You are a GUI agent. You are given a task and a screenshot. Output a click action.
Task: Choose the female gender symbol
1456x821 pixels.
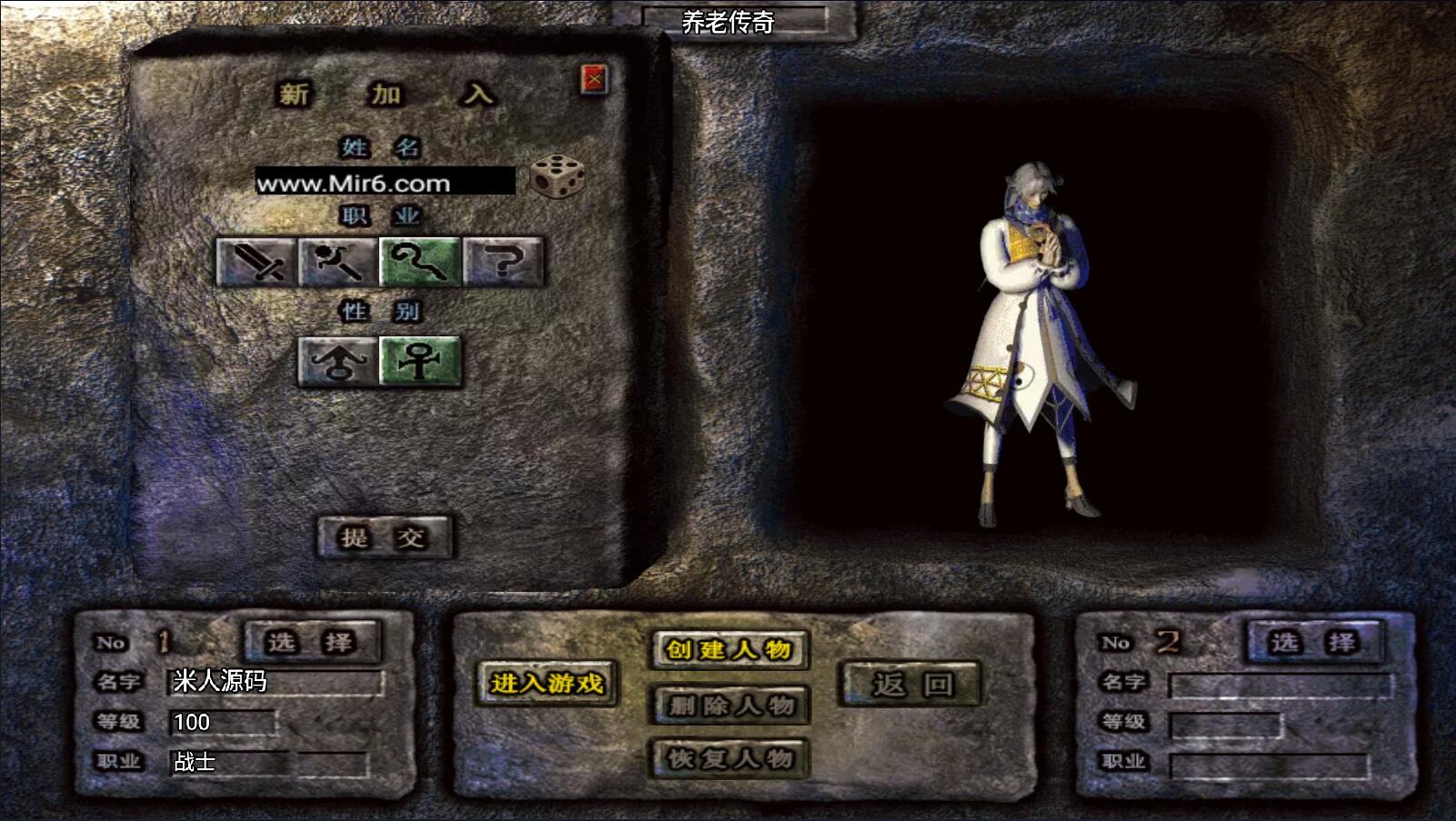pos(420,362)
